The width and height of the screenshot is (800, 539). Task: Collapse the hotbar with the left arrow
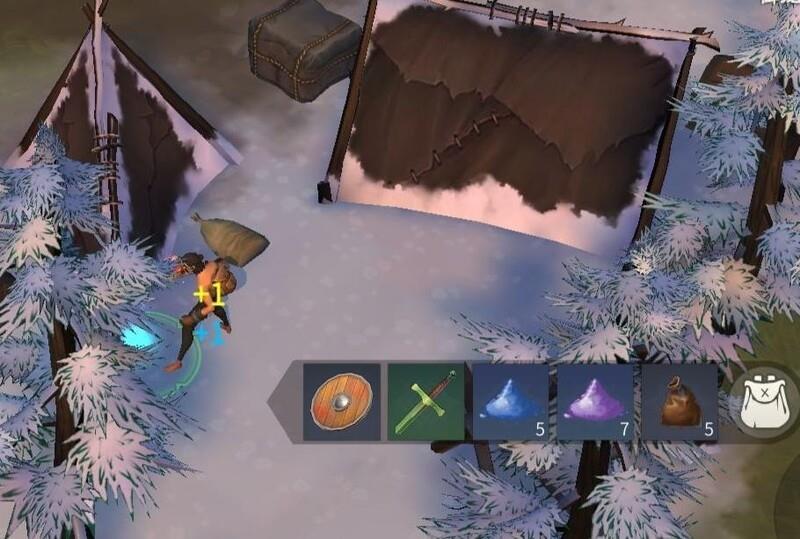tap(284, 402)
